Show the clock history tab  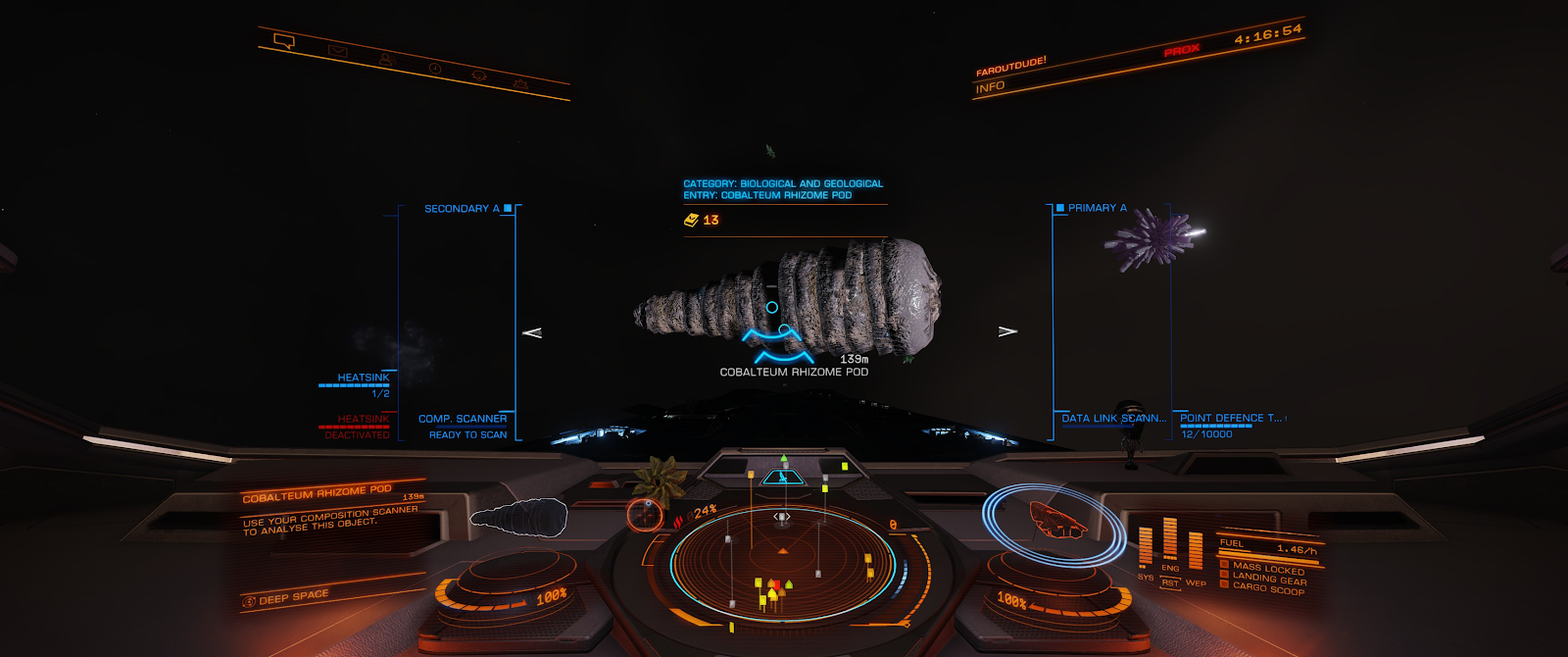[434, 69]
